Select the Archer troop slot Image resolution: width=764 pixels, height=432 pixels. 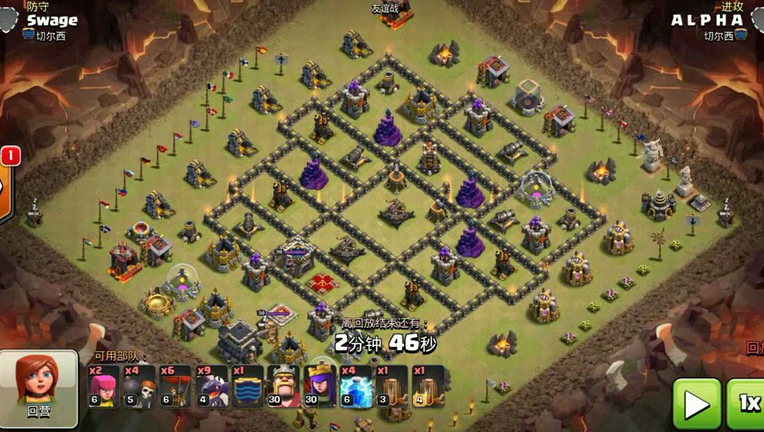click(103, 385)
